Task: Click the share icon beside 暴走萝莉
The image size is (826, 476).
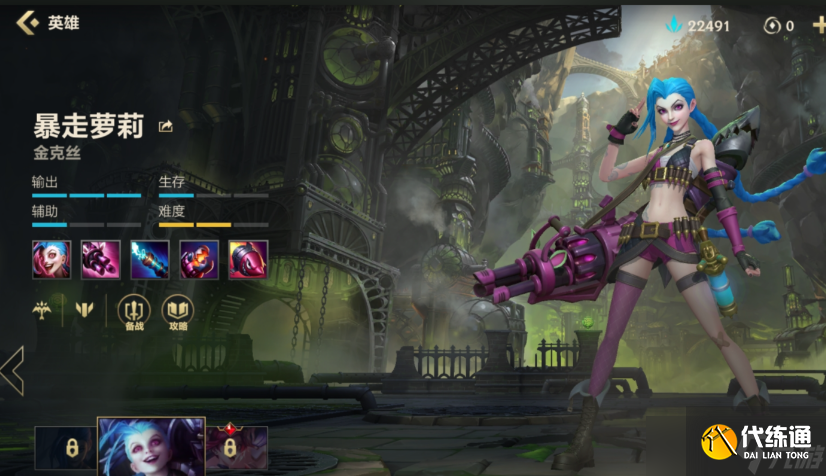Action: coord(166,126)
